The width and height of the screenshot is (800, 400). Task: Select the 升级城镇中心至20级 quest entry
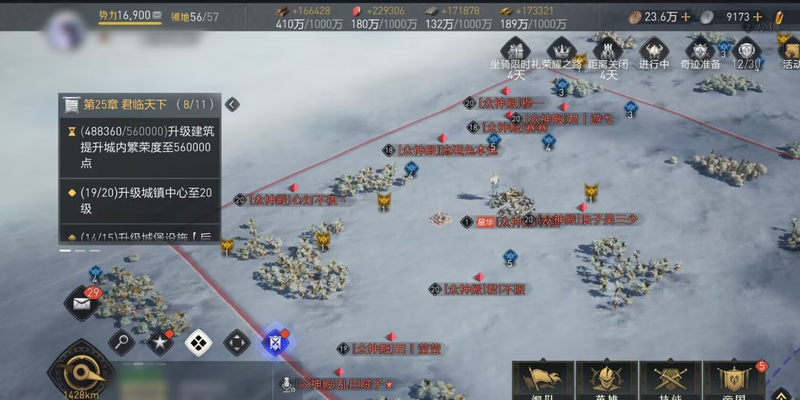[145, 200]
